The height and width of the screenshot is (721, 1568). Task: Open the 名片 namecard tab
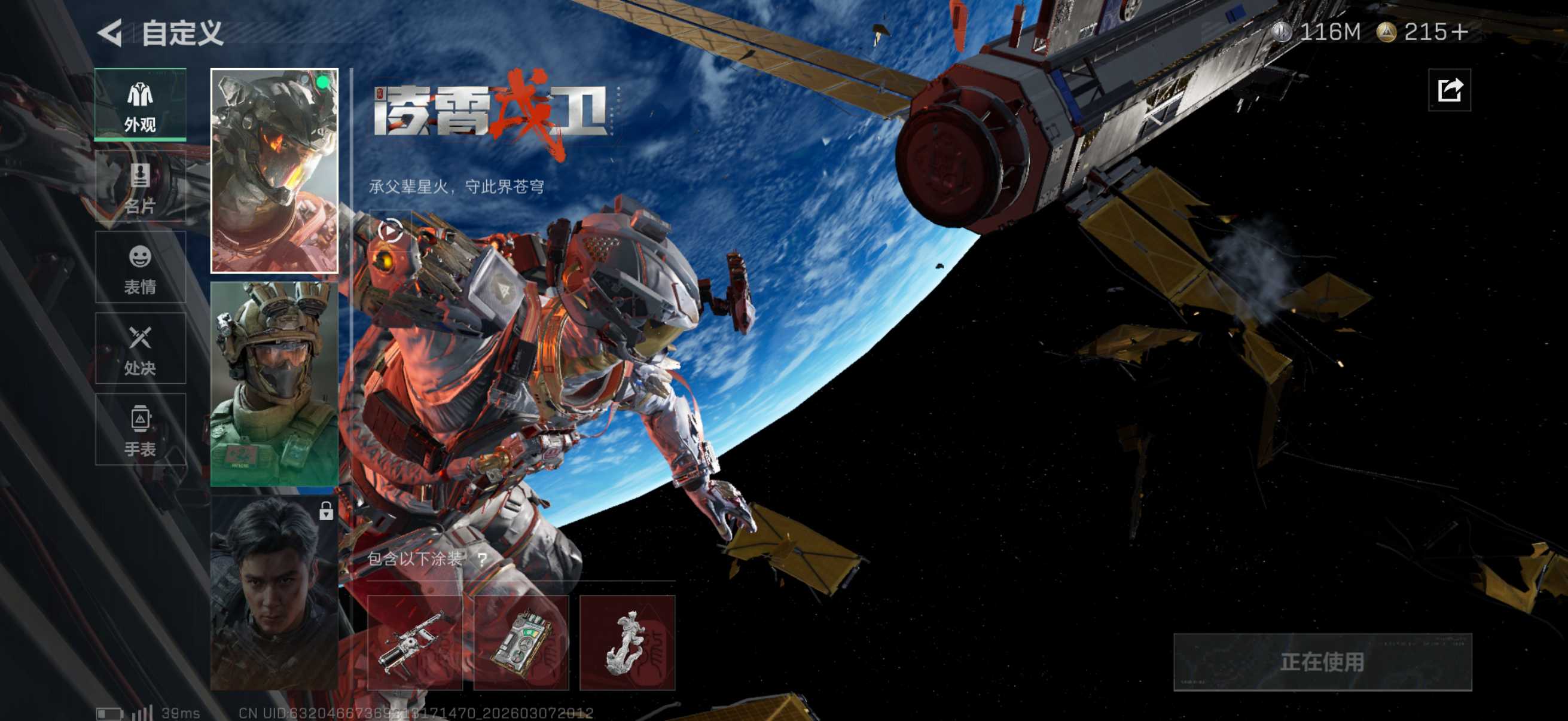[140, 186]
